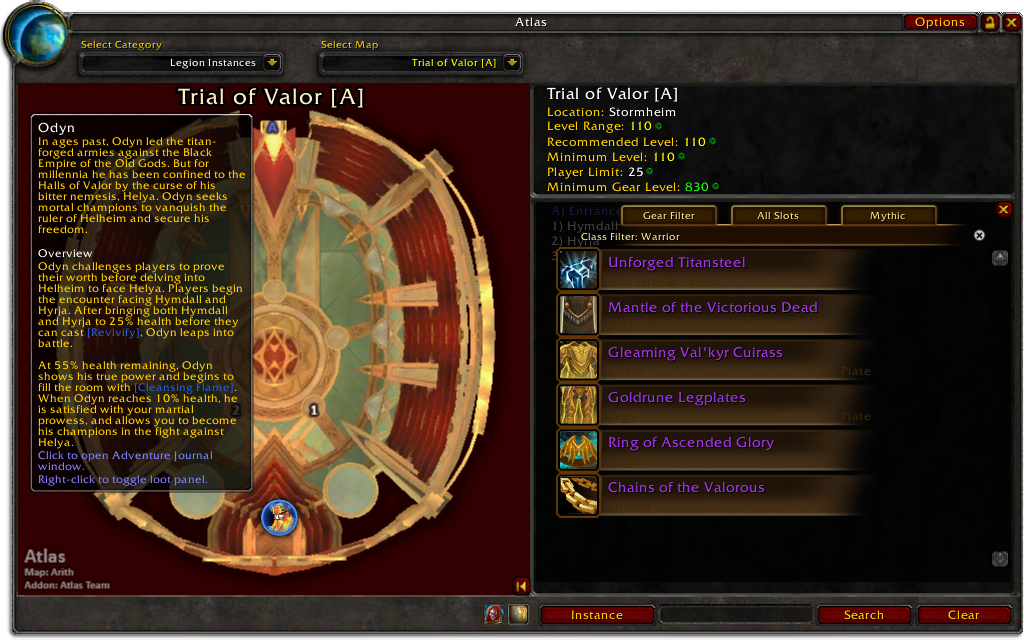
Task: Close the loot panel with the yellow X
Action: click(x=1004, y=209)
